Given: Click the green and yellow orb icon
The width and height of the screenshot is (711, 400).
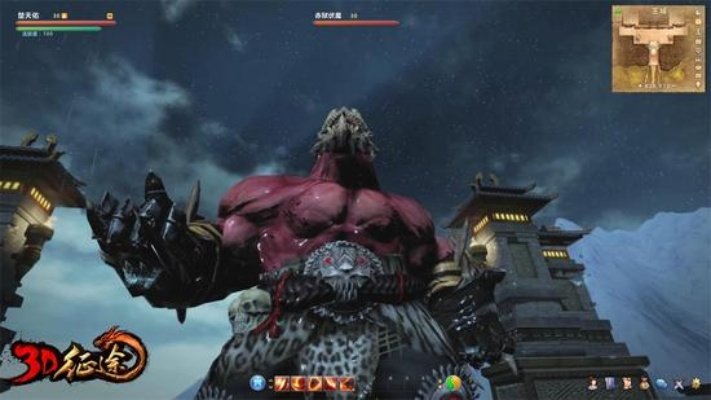Looking at the screenshot, I should click(x=454, y=382).
